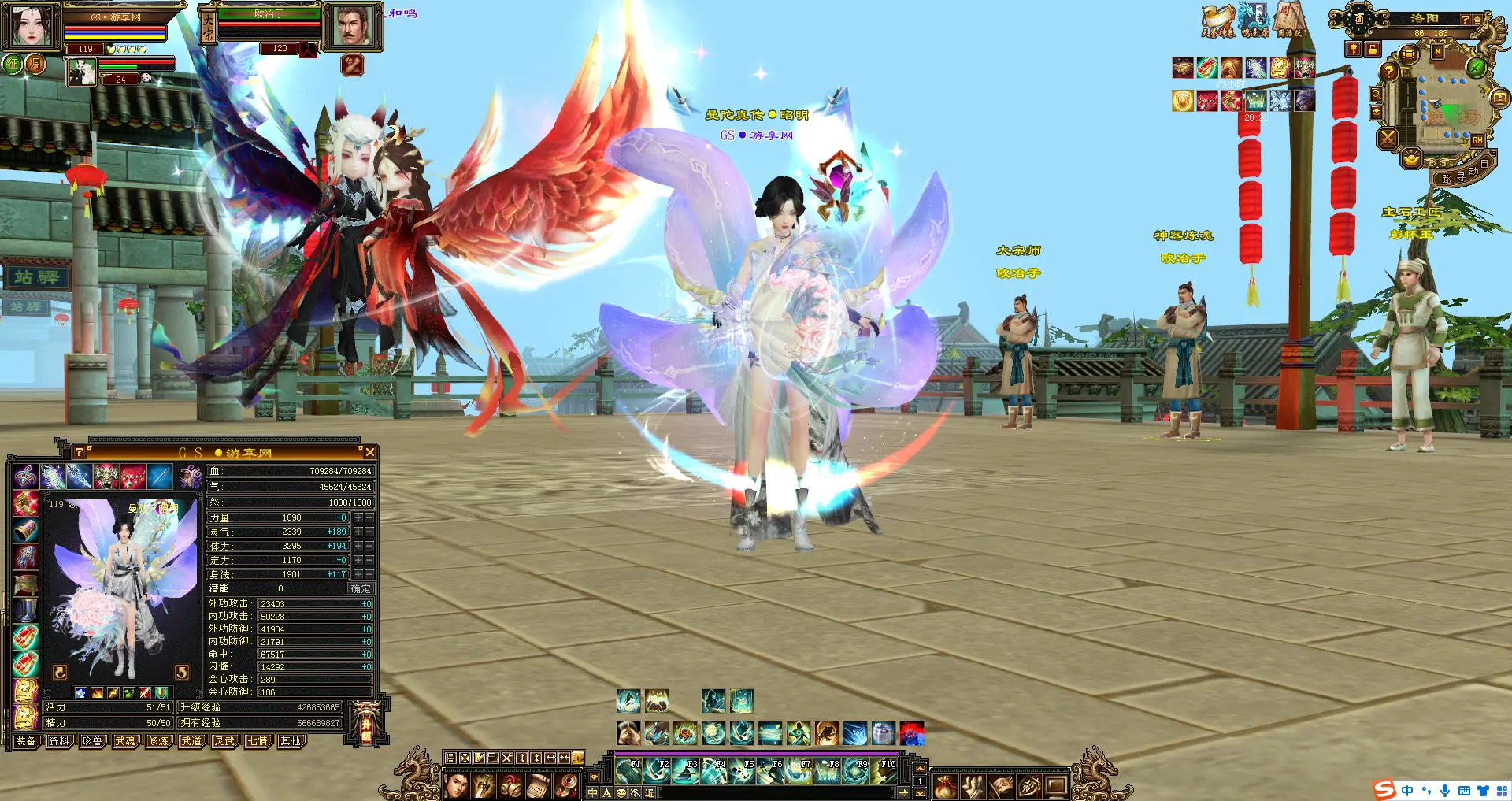The height and width of the screenshot is (801, 1512).
Task: Click the 升级 level-up button
Action: (366, 726)
